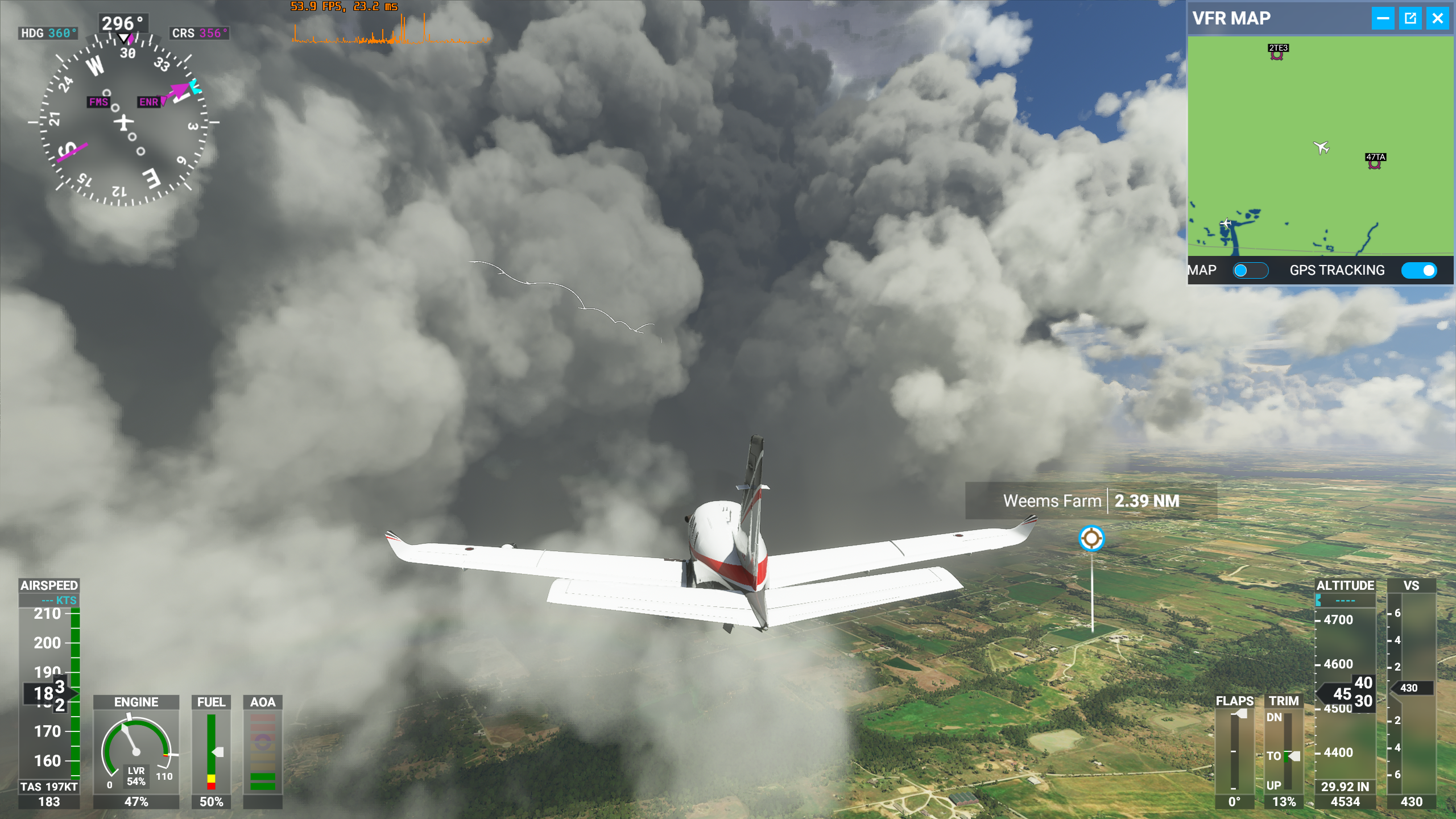
Task: Minimize the VFR Map panel
Action: tap(1383, 18)
